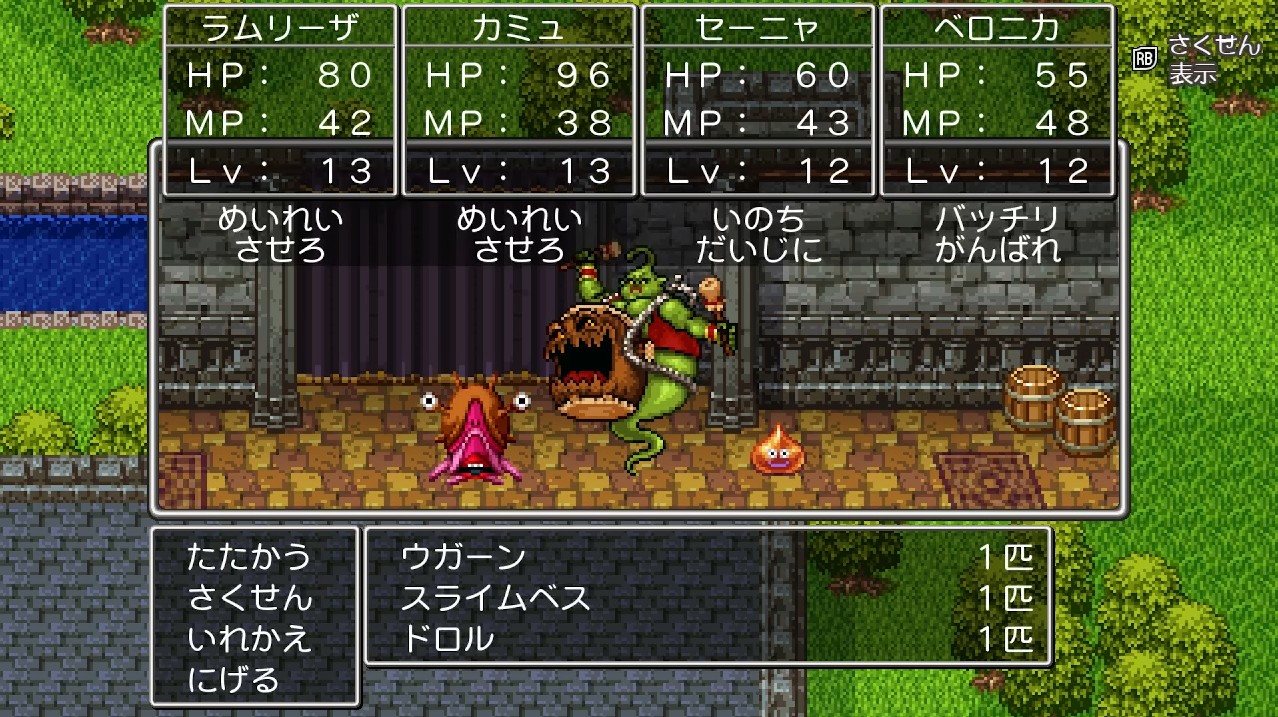
Task: Click ラムリーザ's めいれいさせろ tactic label
Action: 280,234
